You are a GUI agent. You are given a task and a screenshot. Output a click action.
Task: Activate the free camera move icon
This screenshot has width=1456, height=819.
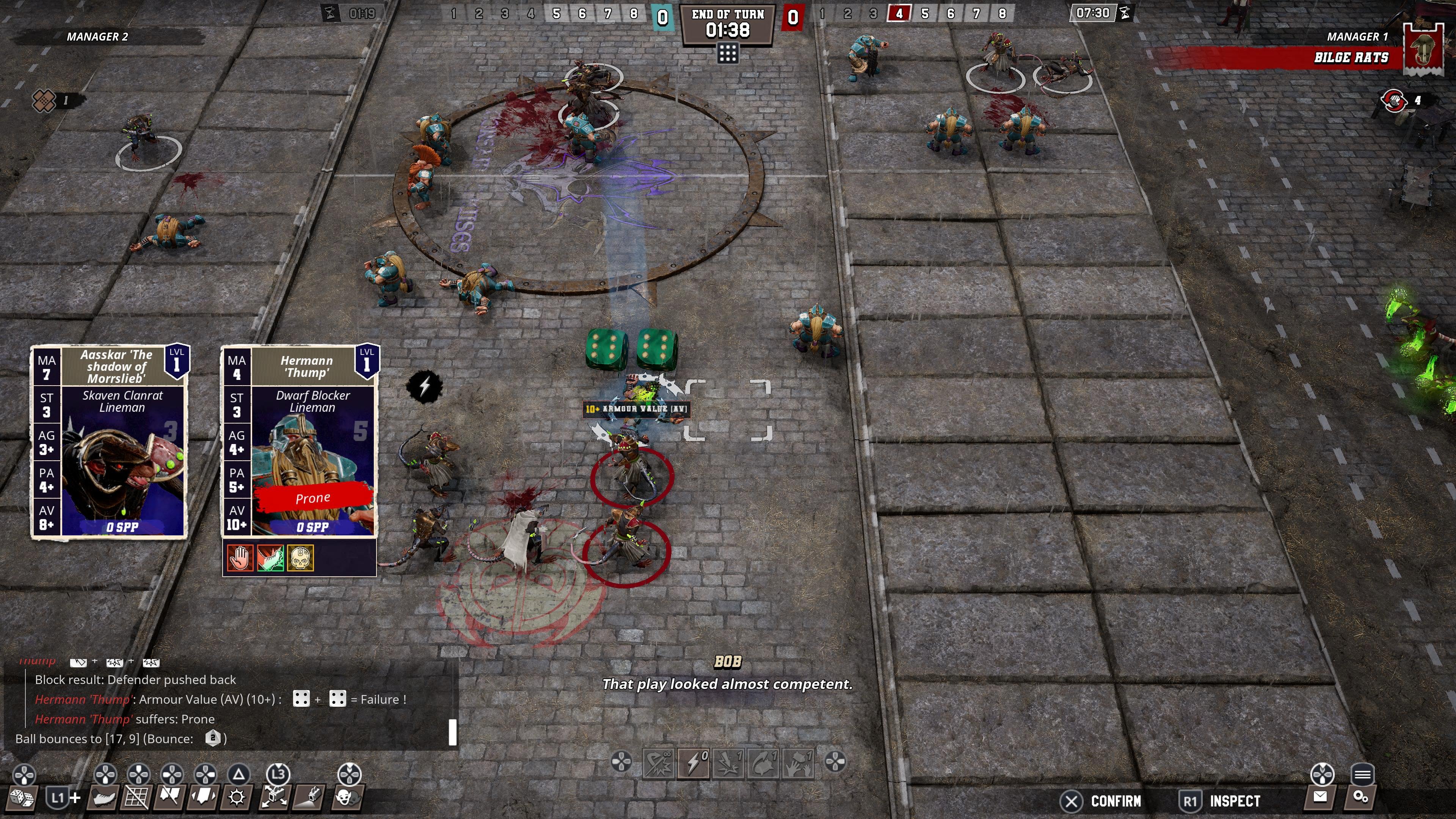(x=275, y=797)
